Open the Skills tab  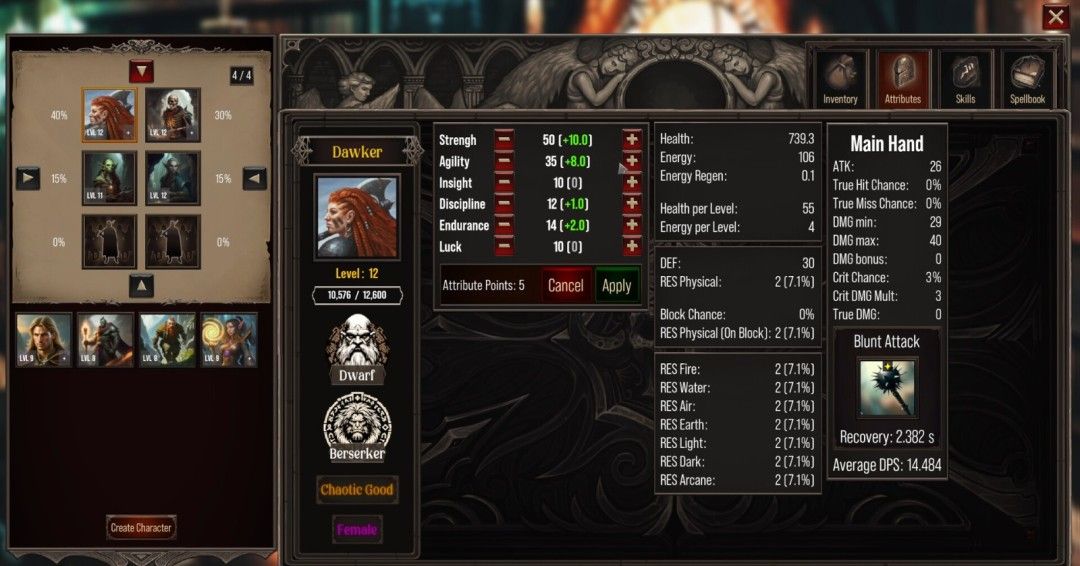pos(965,79)
